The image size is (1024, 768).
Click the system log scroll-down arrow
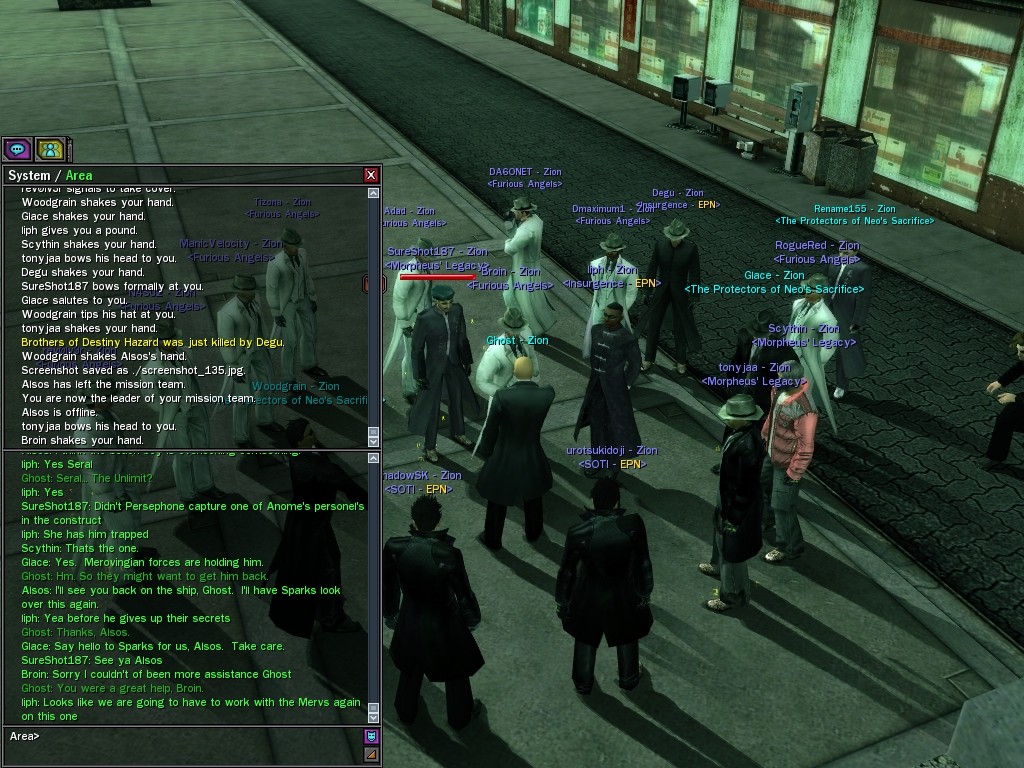(374, 440)
